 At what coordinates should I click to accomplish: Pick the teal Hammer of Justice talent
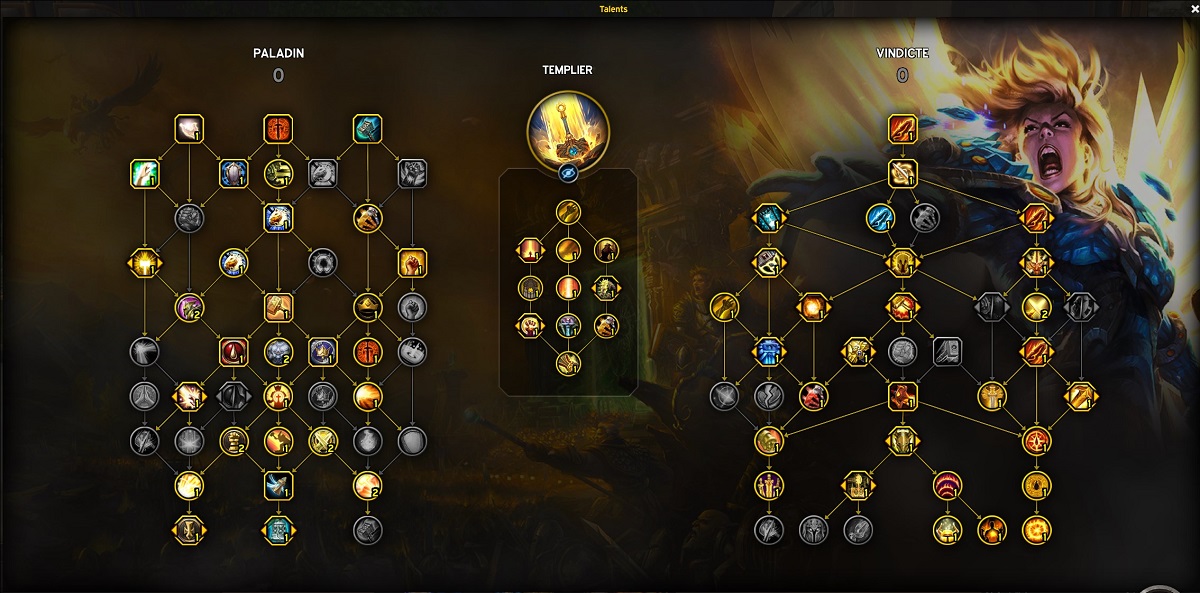tap(368, 129)
